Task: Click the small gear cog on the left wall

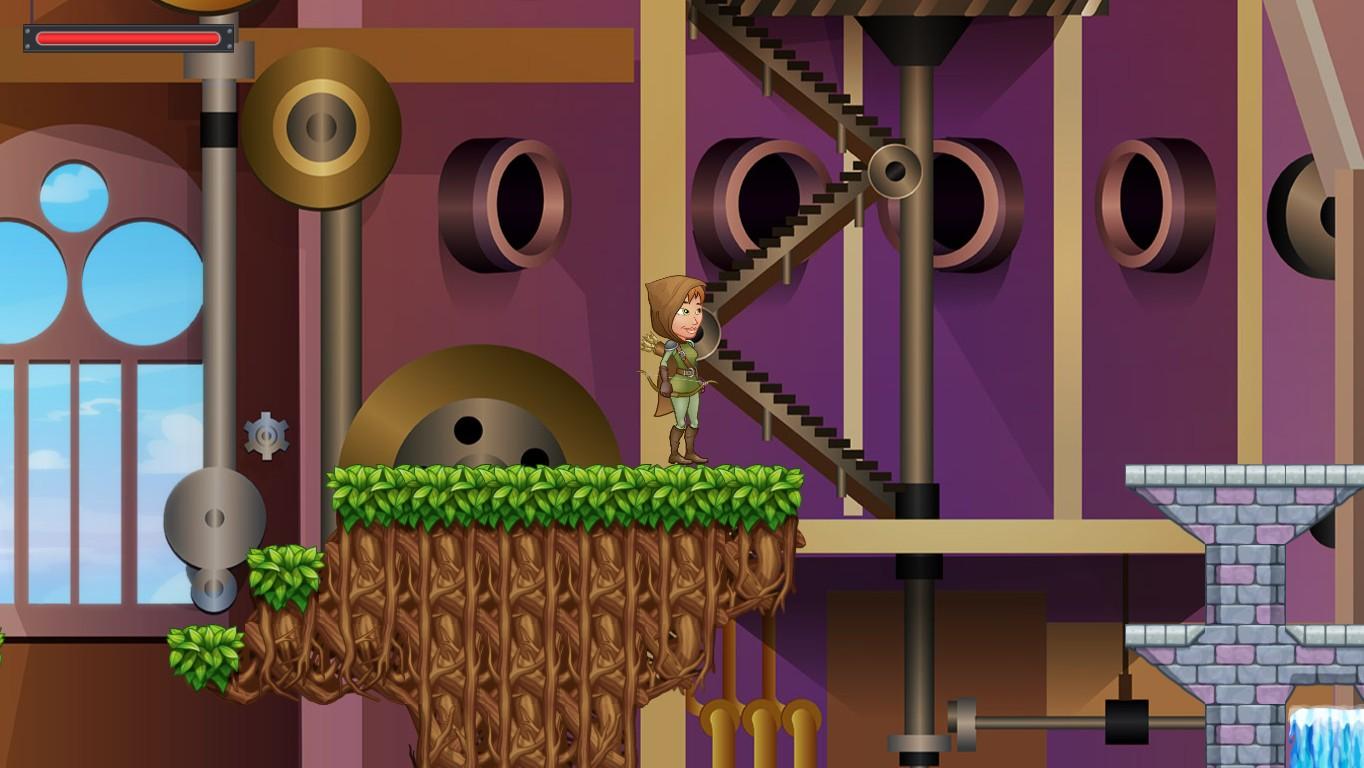Action: [x=267, y=438]
